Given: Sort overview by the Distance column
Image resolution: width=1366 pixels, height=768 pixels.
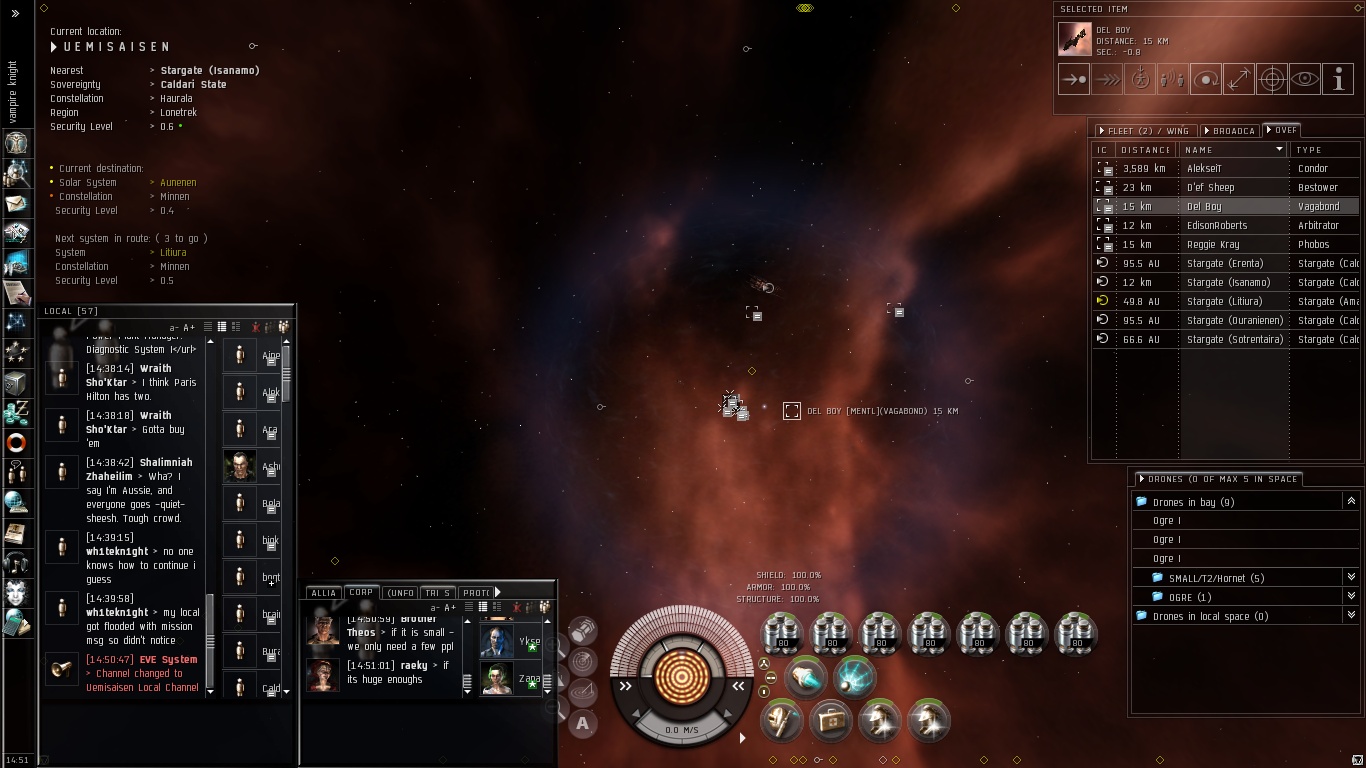Looking at the screenshot, I should [1145, 150].
